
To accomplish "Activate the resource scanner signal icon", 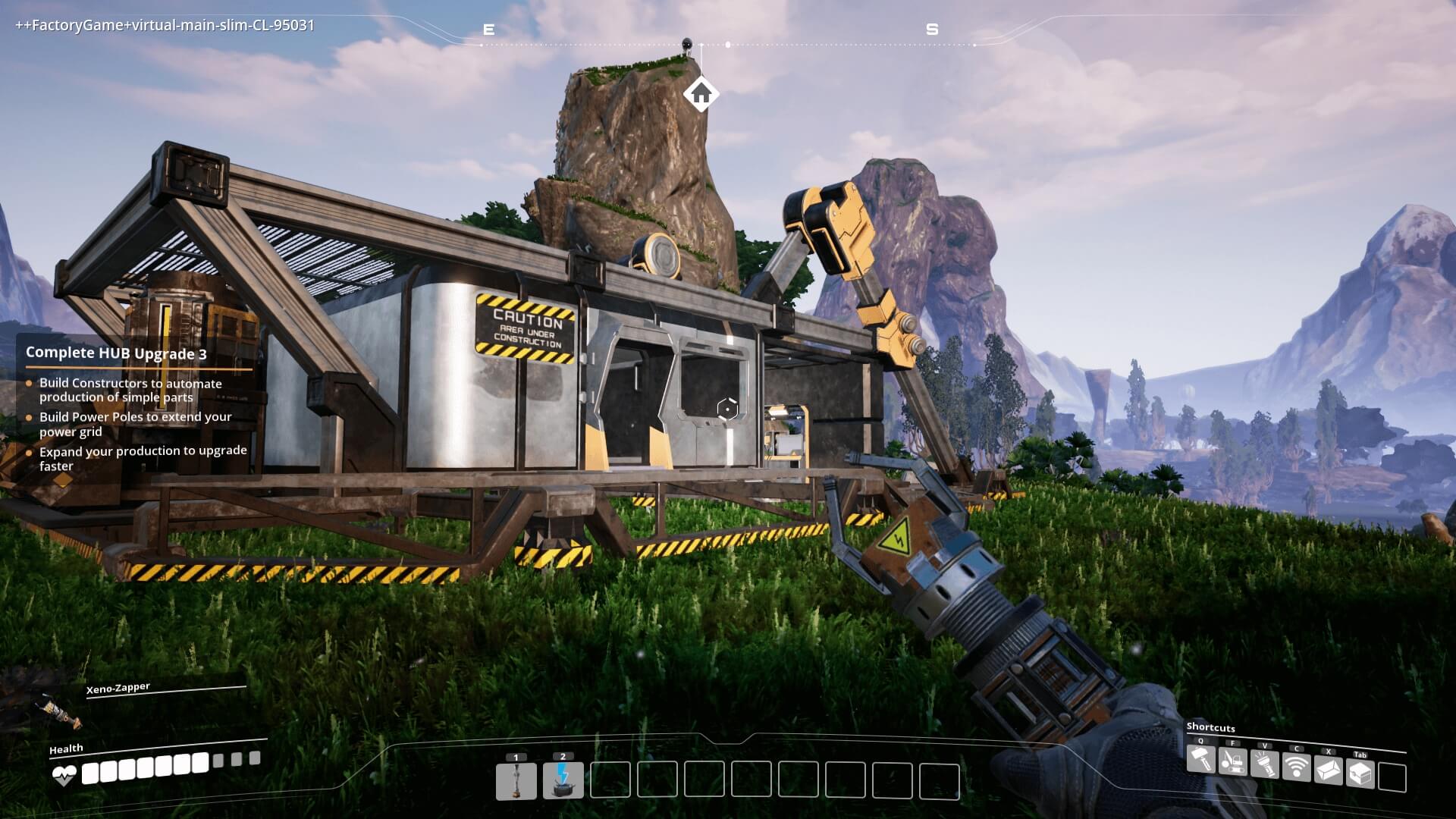I will (x=1297, y=767).
